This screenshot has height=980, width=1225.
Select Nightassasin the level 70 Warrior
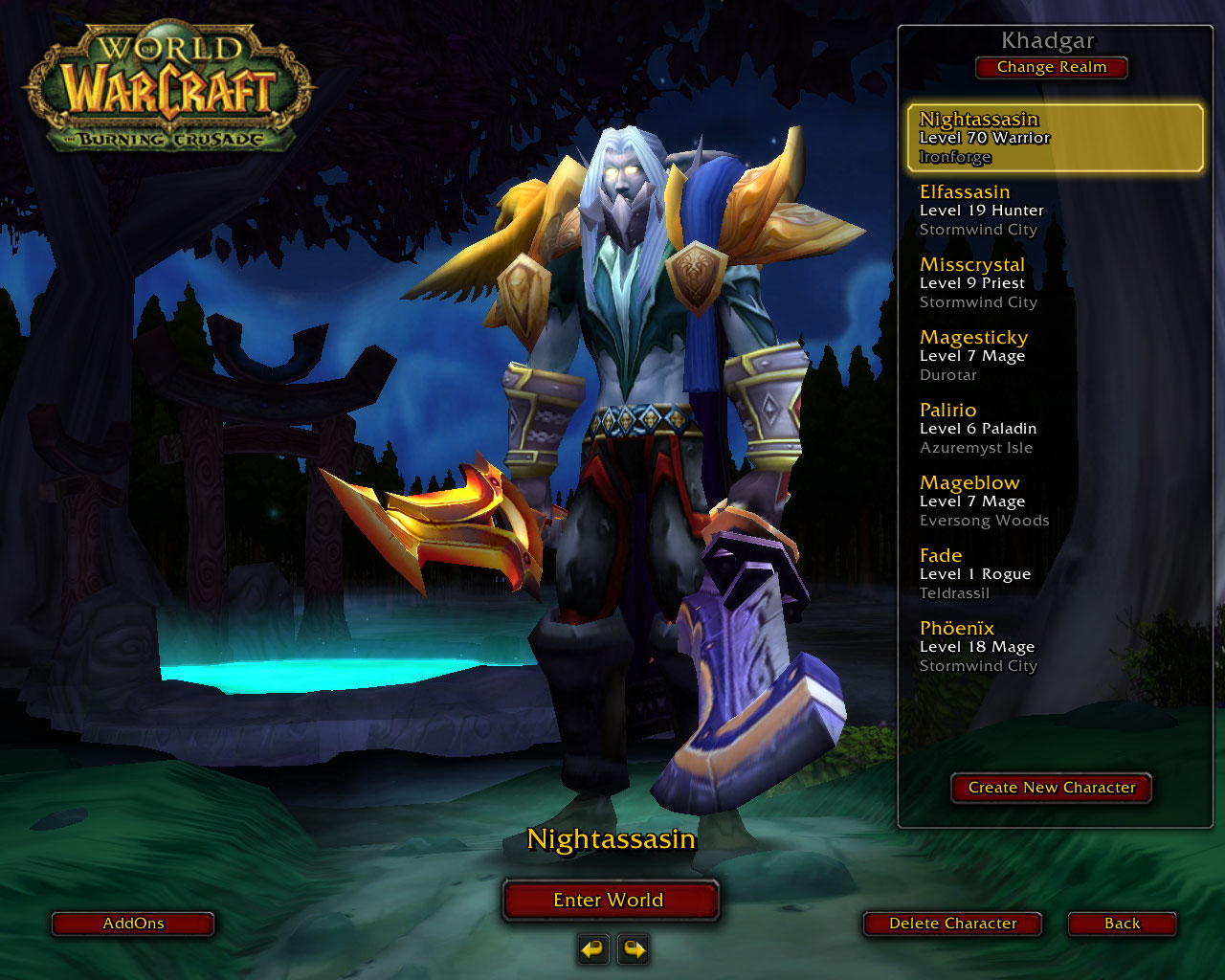pos(1053,138)
